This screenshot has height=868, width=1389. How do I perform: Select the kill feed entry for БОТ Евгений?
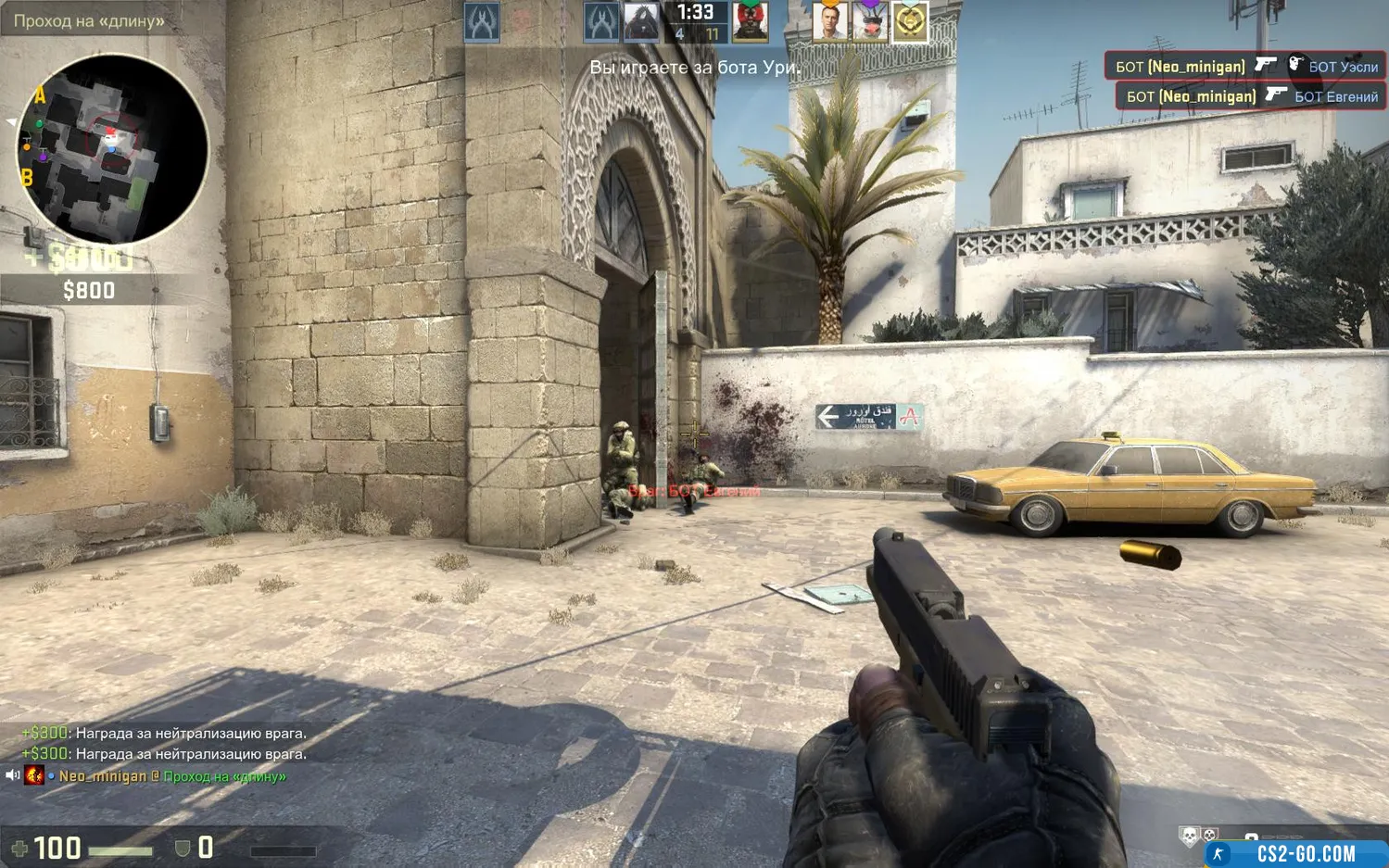click(x=1251, y=96)
